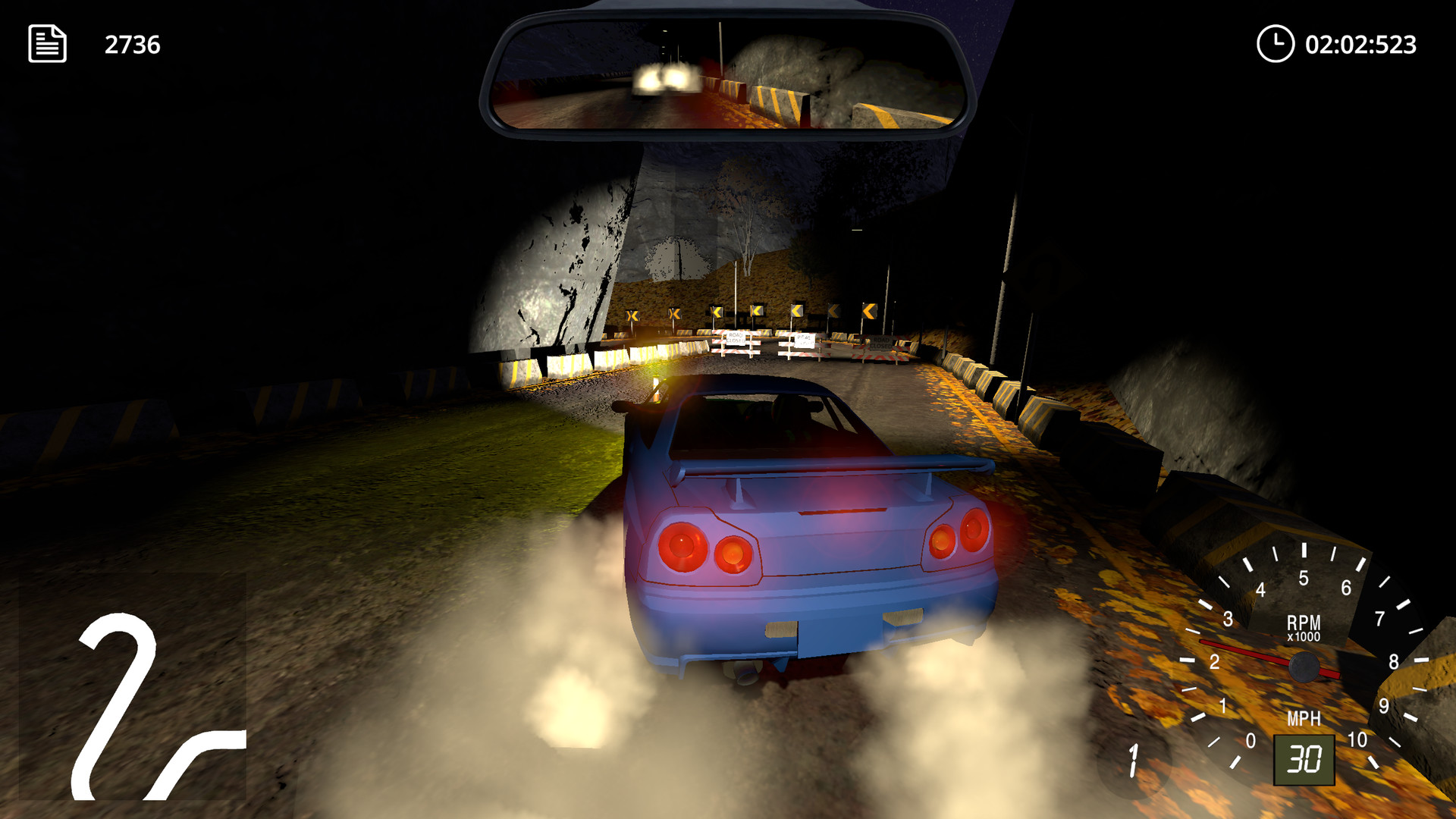Click the rear-view mirror display
The image size is (1456, 819).
[x=728, y=72]
